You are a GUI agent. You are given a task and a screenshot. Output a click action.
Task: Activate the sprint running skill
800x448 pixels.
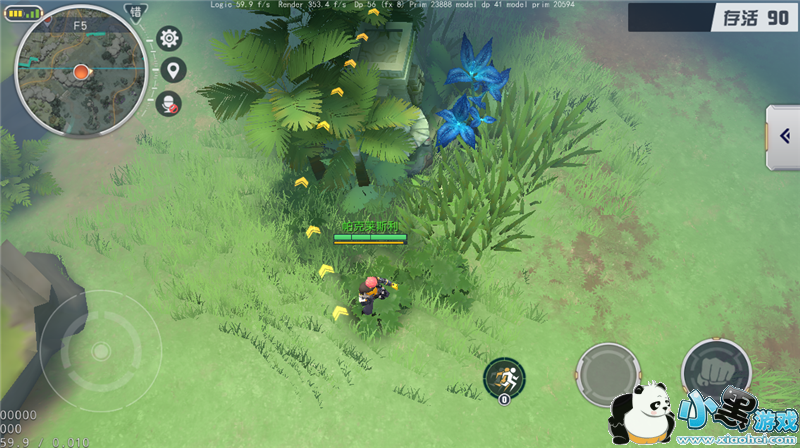point(503,378)
